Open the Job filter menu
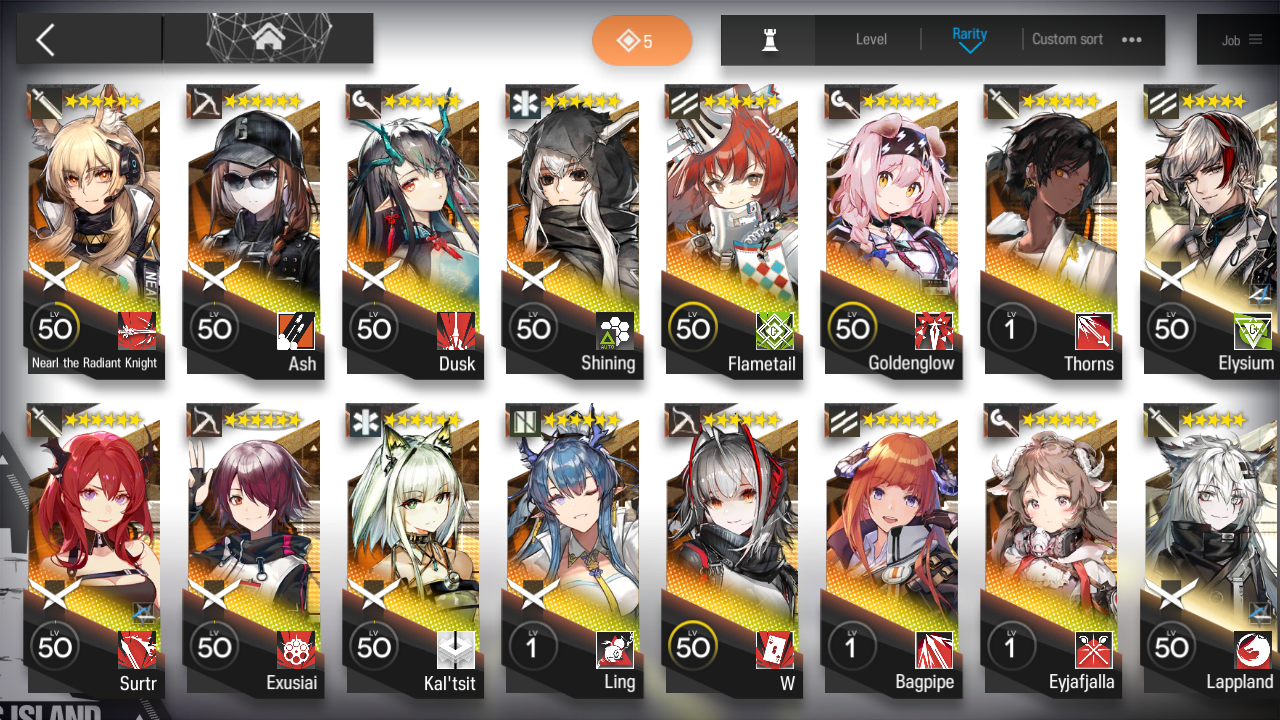 (1240, 40)
